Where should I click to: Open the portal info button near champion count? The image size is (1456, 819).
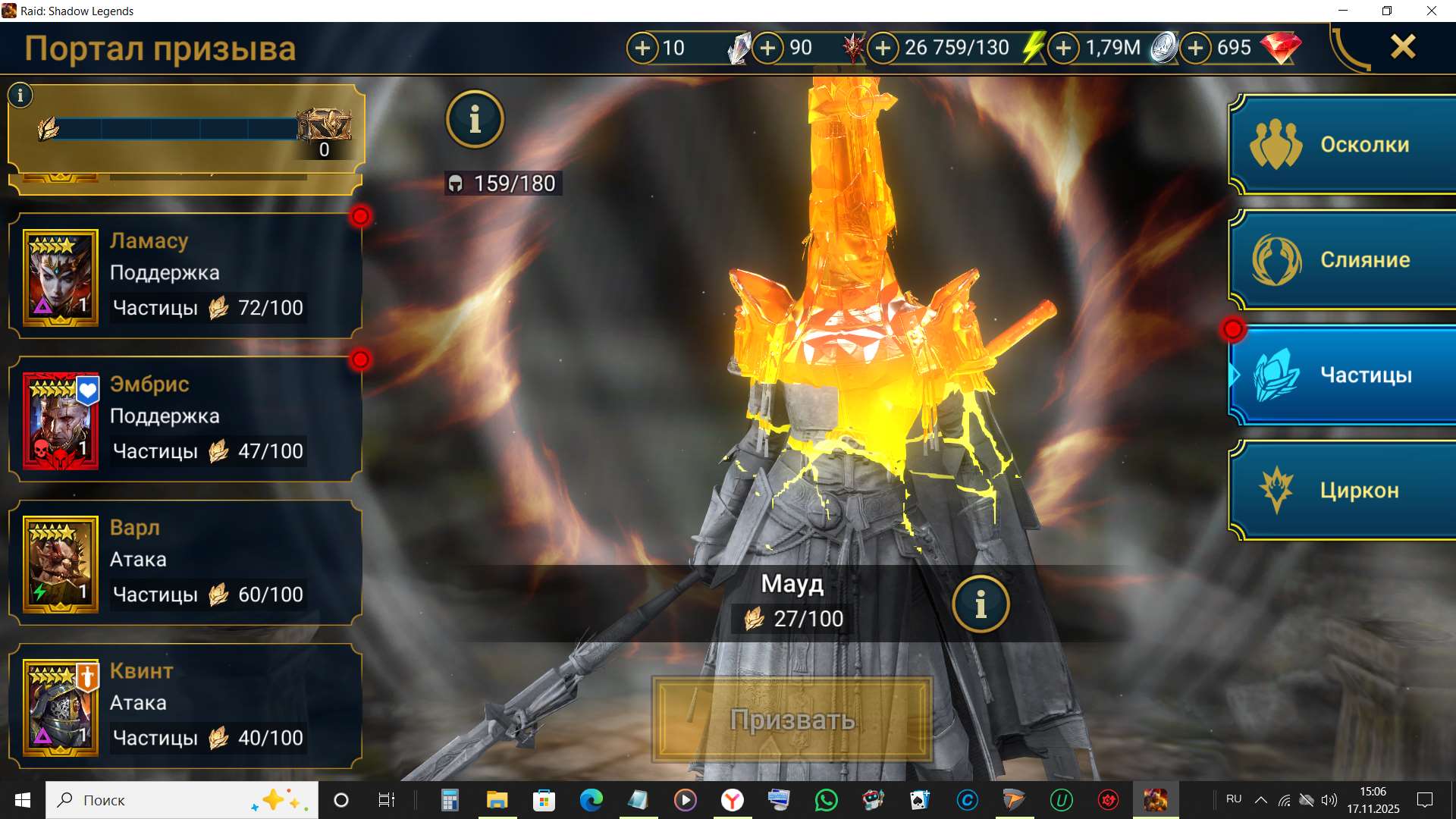(x=475, y=119)
